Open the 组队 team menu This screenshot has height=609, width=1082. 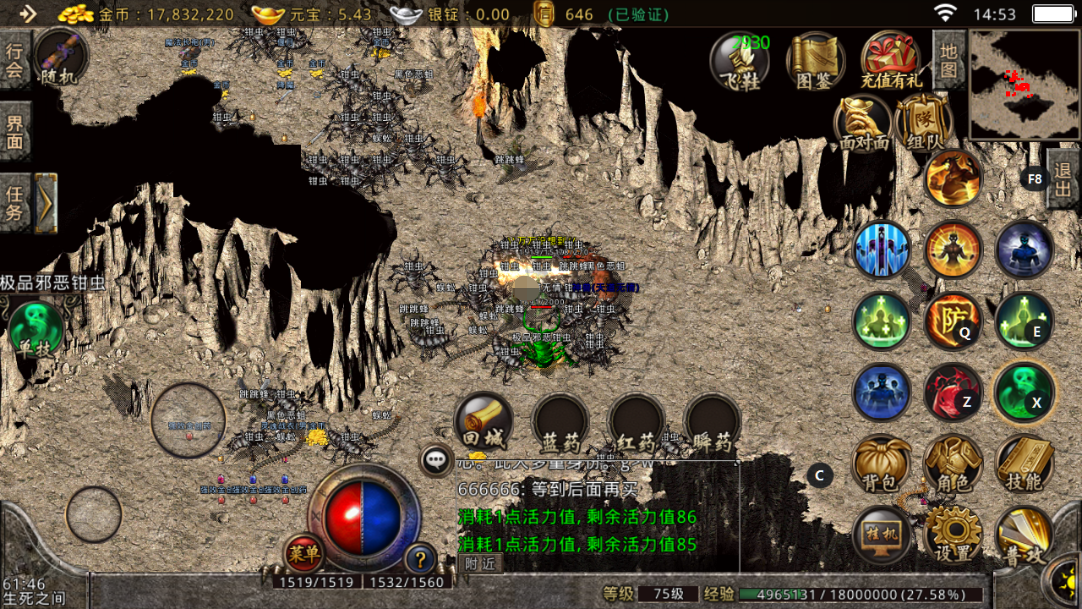click(x=924, y=125)
